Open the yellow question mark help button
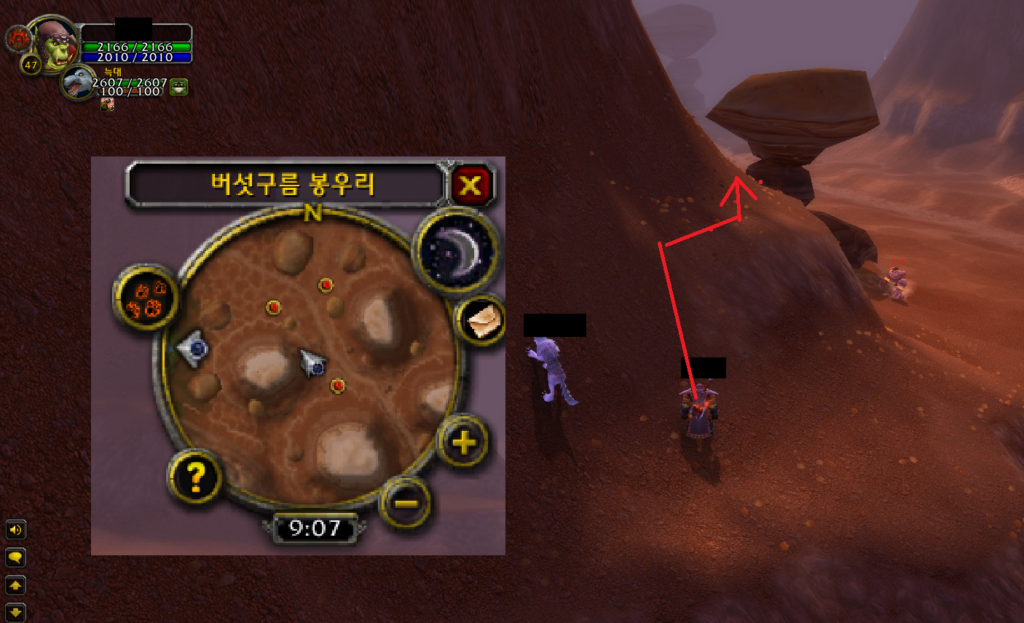 [195, 477]
